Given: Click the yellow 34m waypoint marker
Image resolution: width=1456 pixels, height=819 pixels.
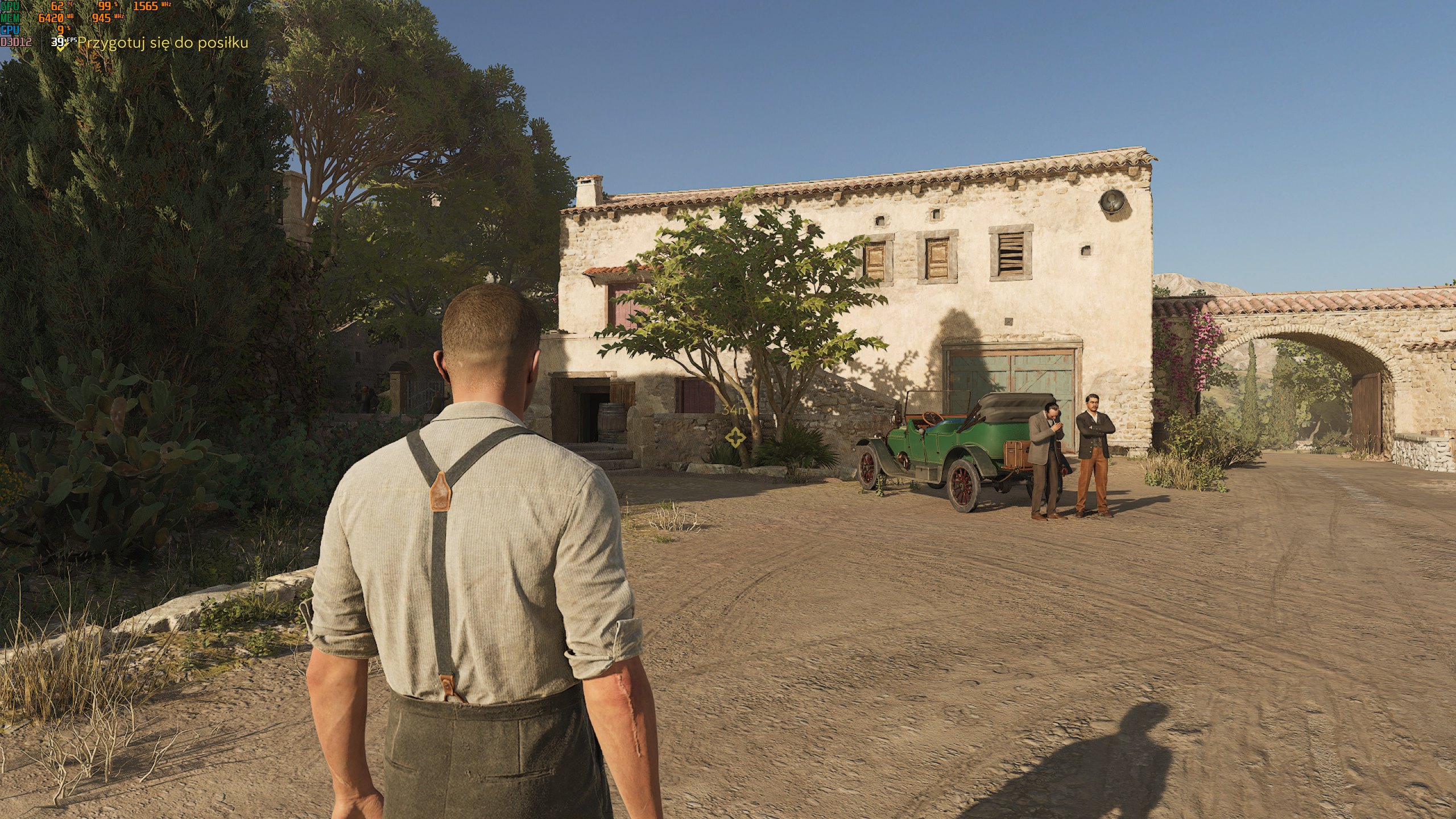Looking at the screenshot, I should [735, 437].
